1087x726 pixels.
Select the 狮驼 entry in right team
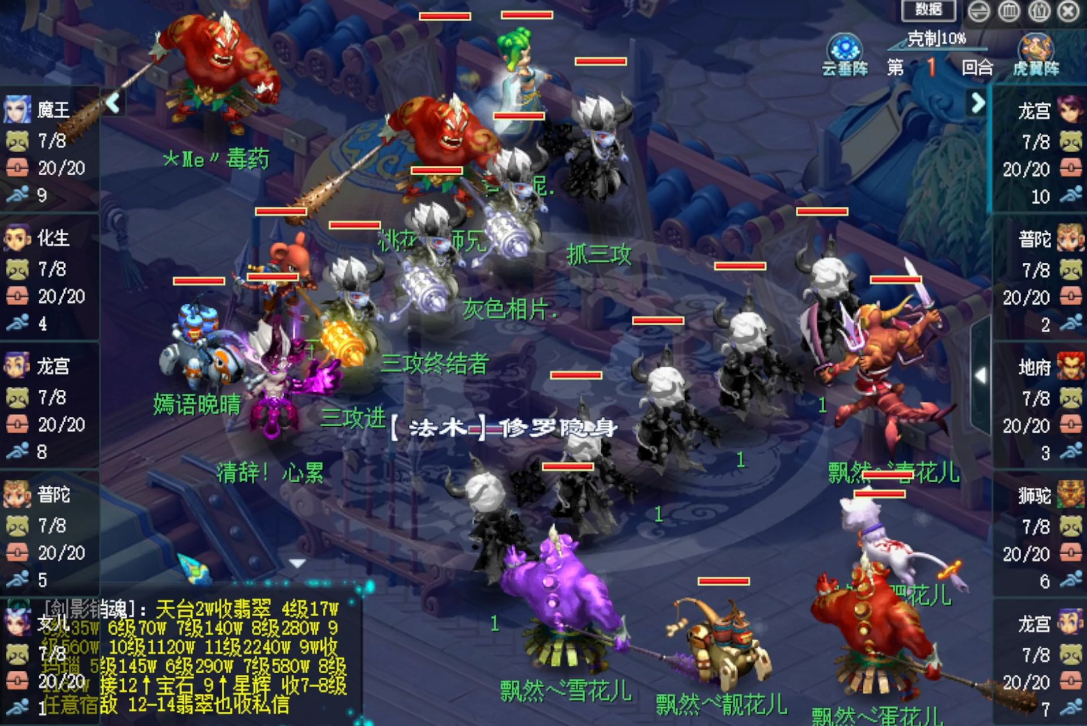coord(1038,536)
